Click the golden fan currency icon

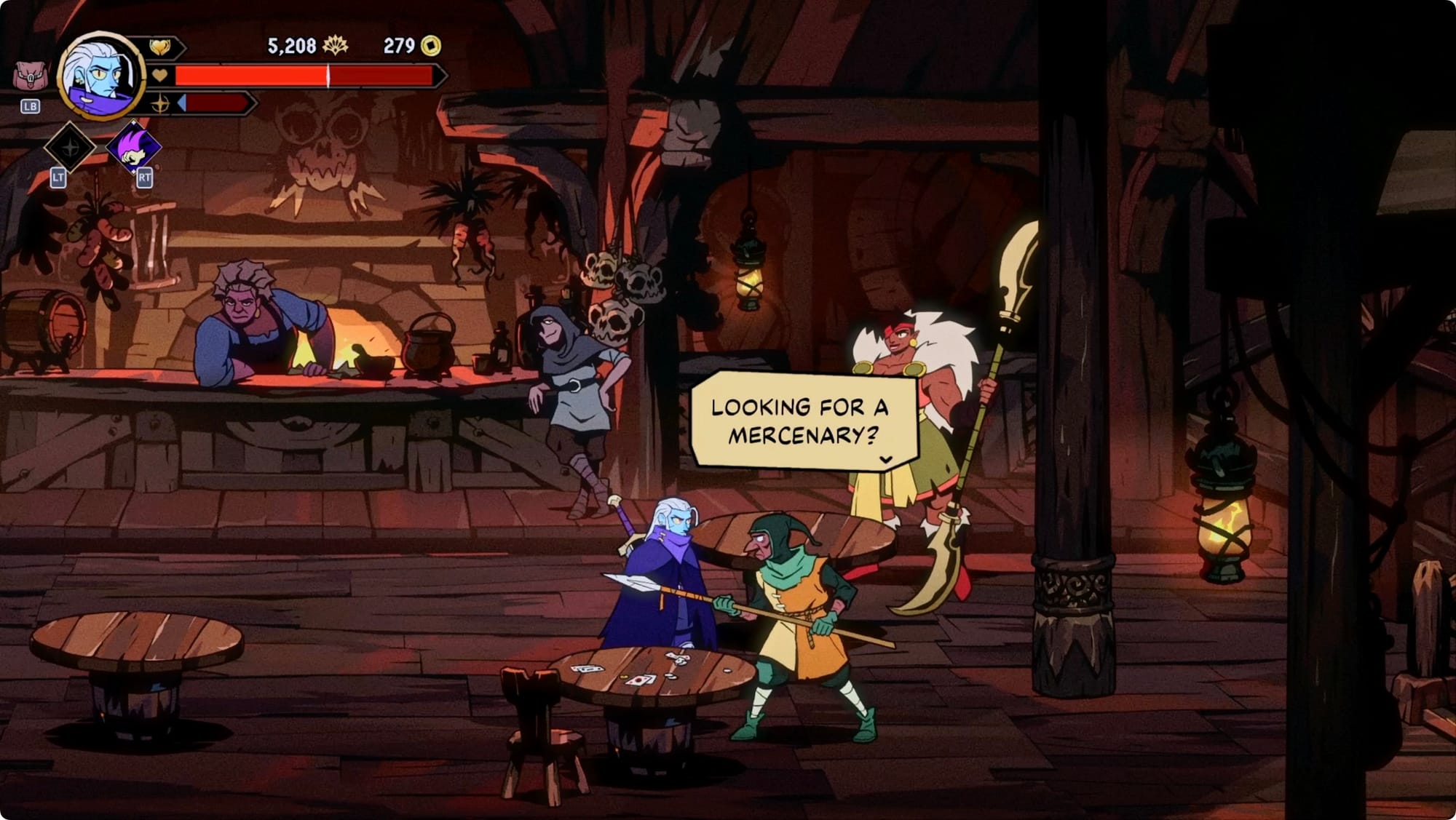pos(335,46)
